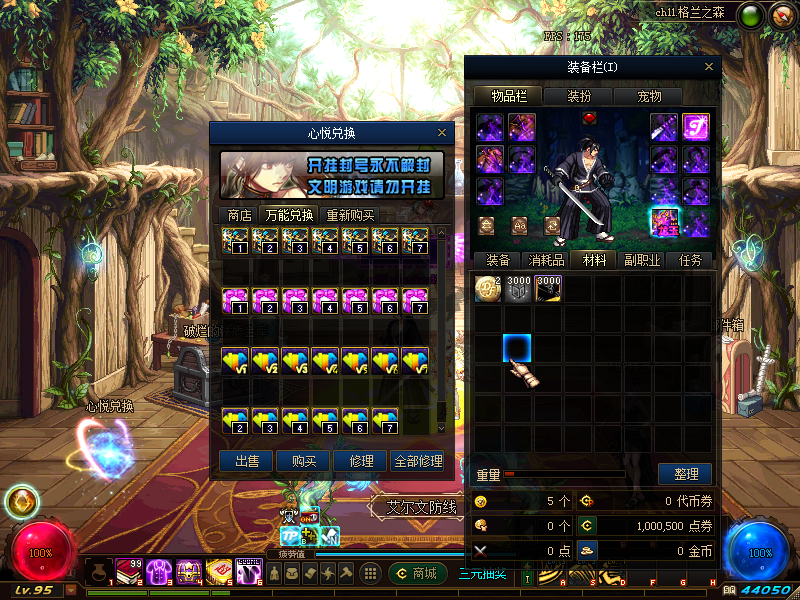Click the 出售 sell button
This screenshot has height=600, width=800.
246,461
